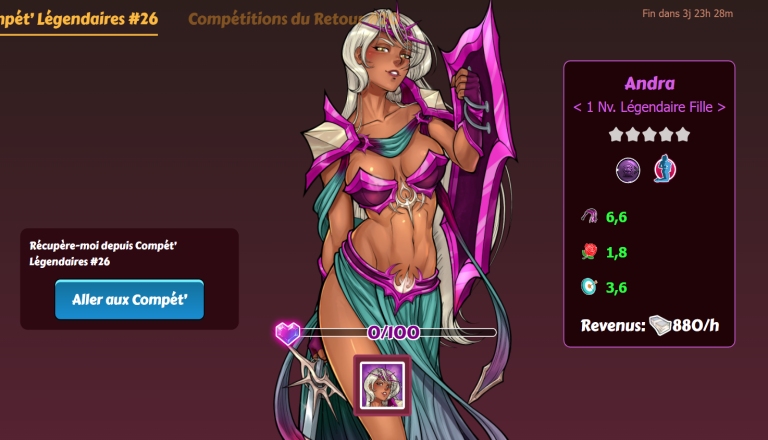Open the Compétitions du Retour tab
The image size is (768, 440).
(x=278, y=19)
